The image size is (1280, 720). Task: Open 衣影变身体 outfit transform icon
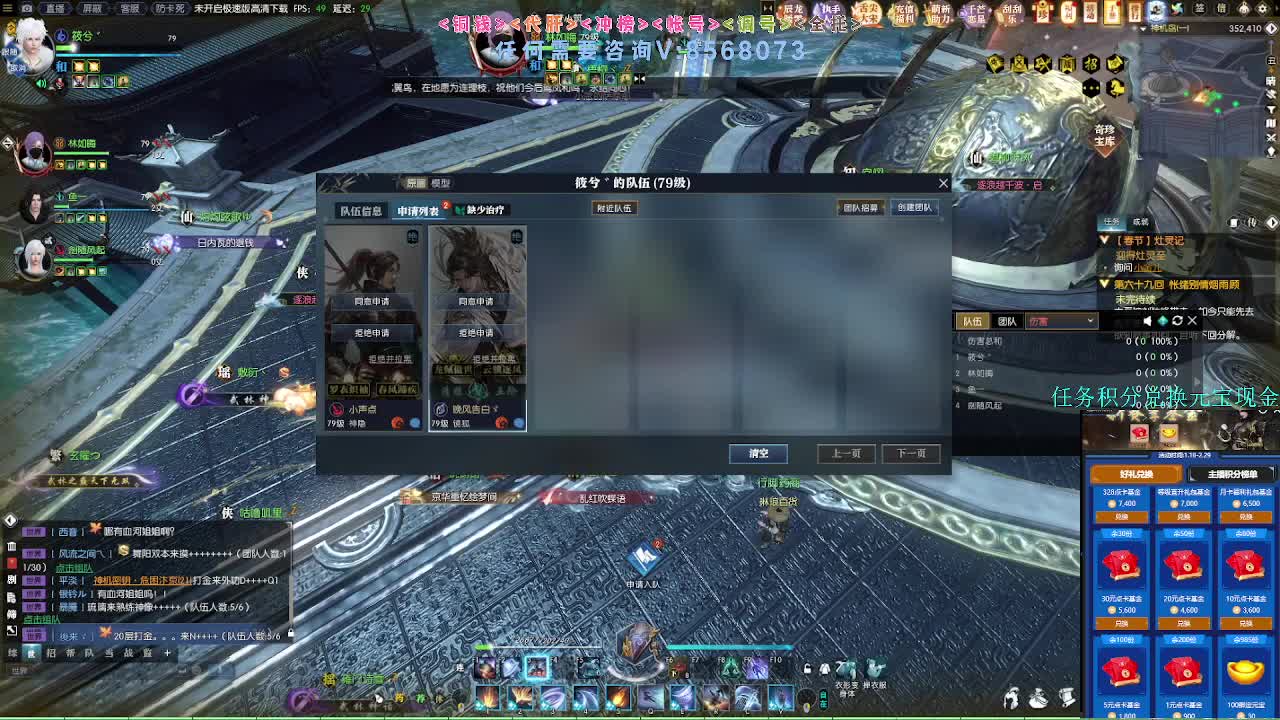(x=844, y=667)
